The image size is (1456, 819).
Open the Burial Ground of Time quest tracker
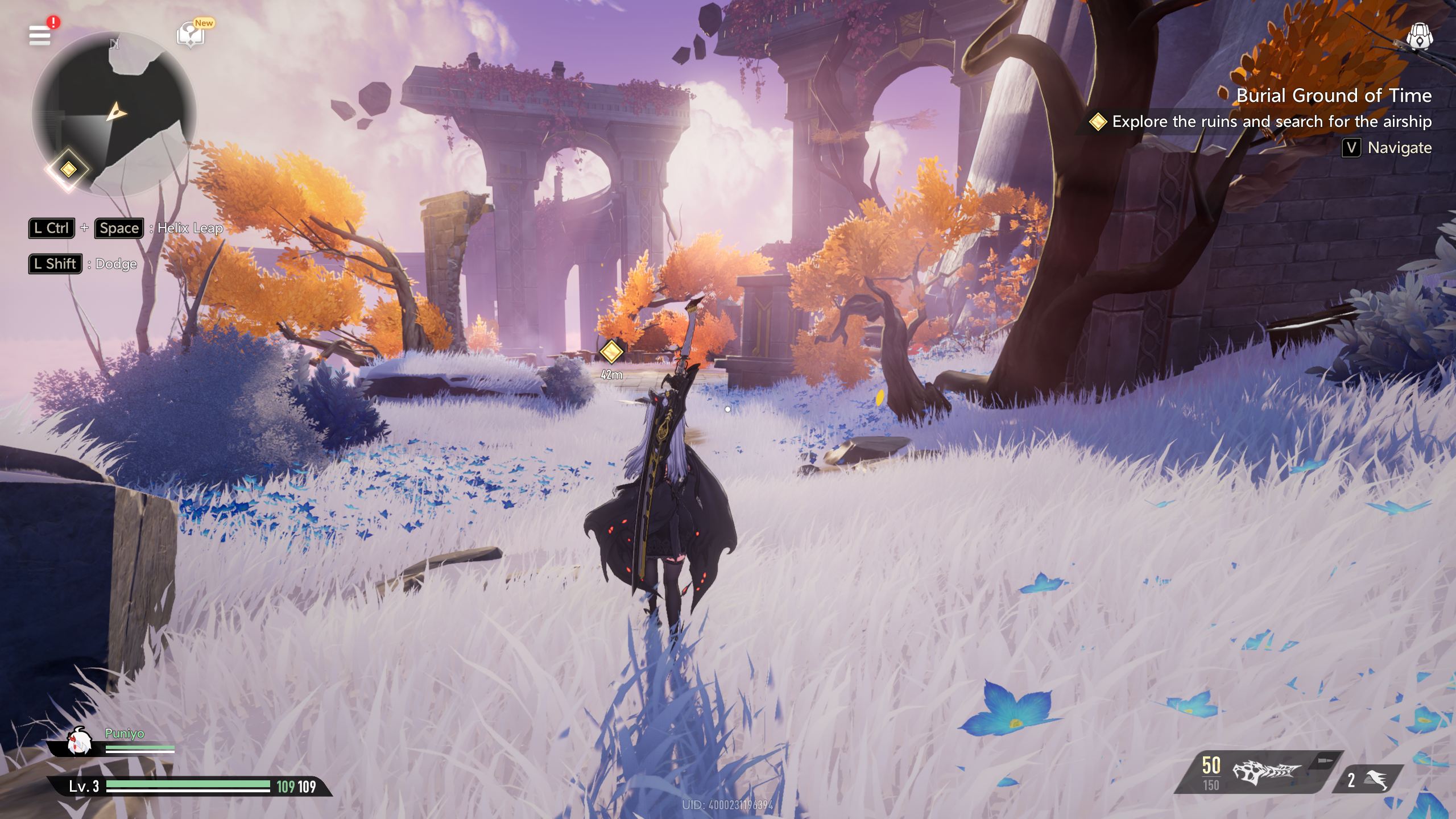(1333, 96)
